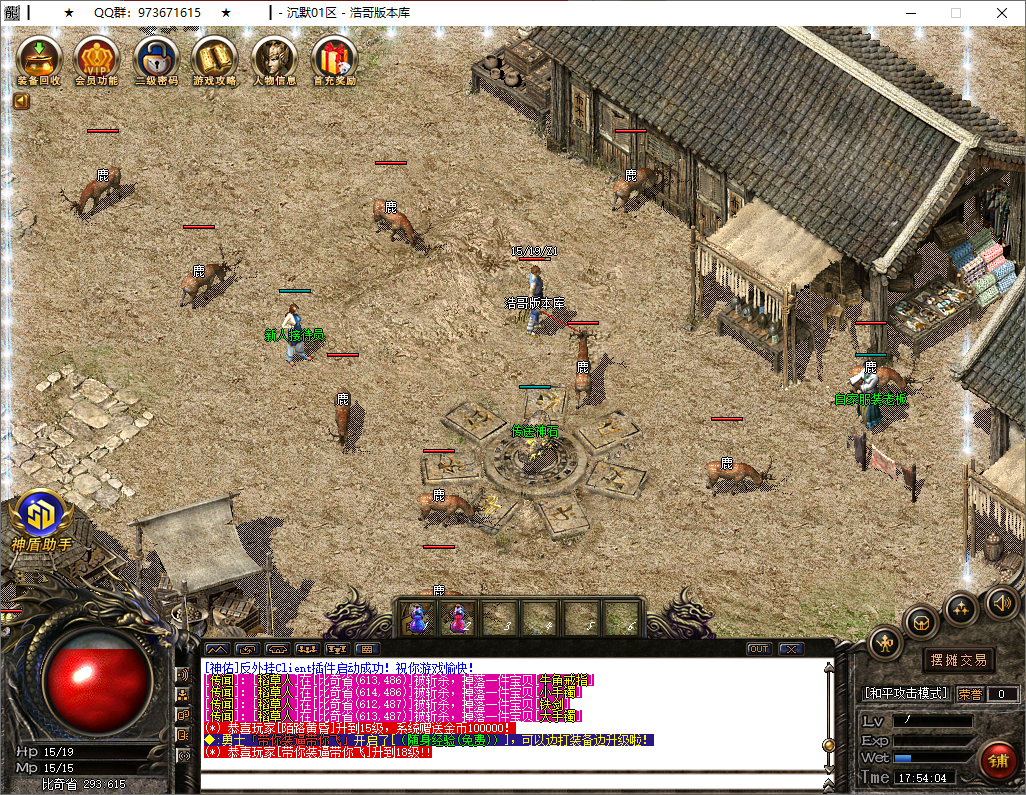This screenshot has height=795, width=1026.
Task: Close the chat panel with the X button
Action: (x=791, y=649)
